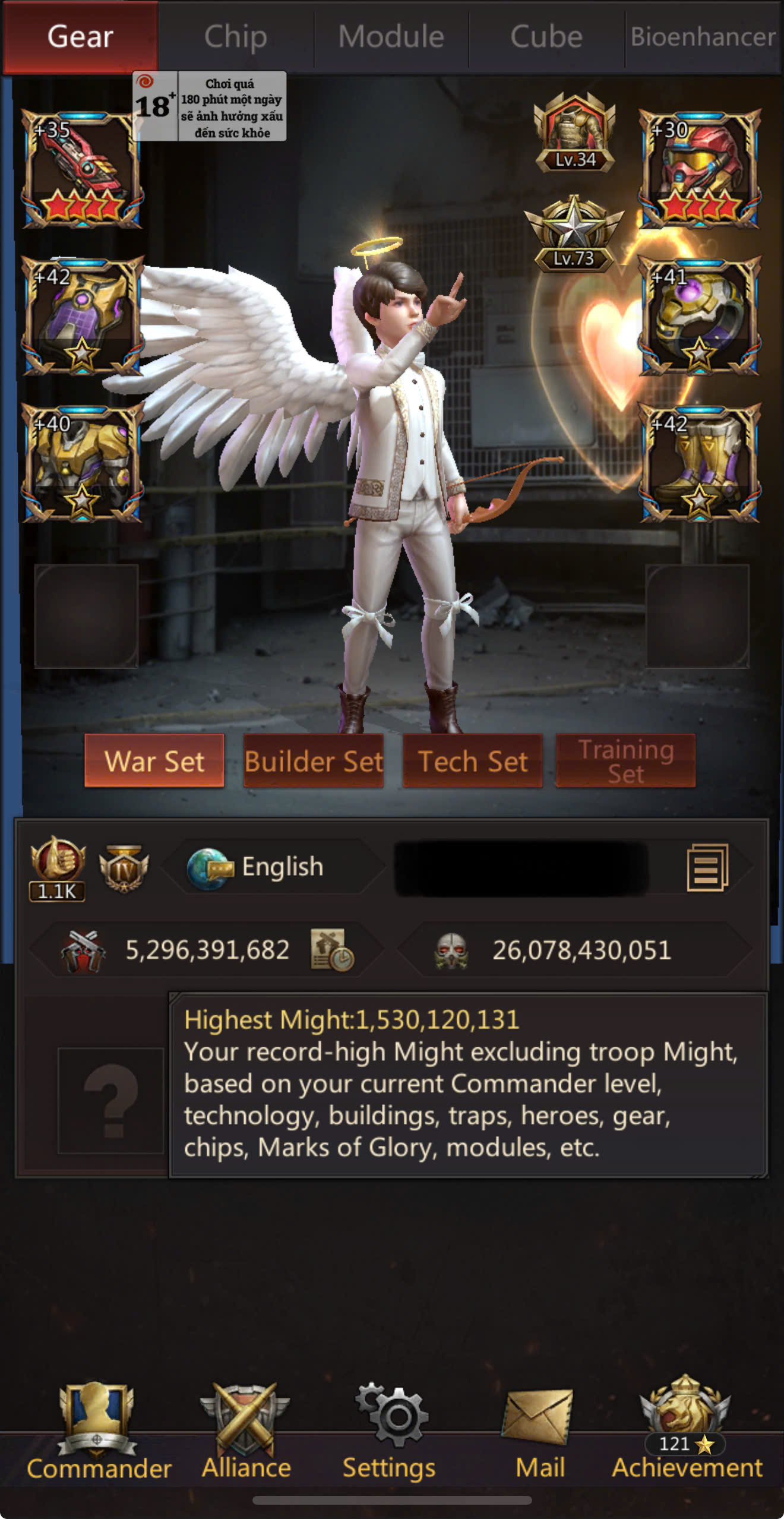
Task: Open the Alliance menu
Action: coord(246,1433)
